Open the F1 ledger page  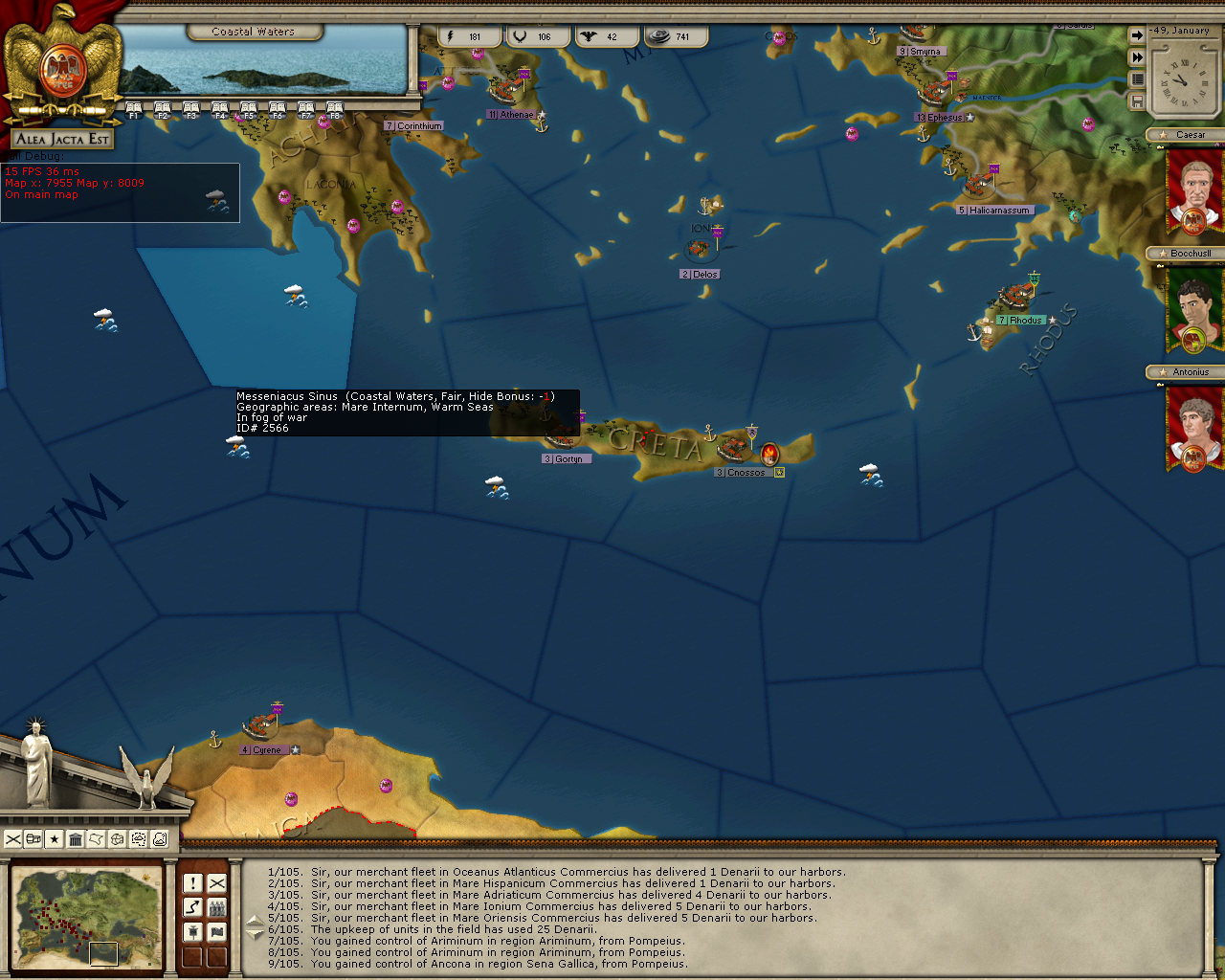click(134, 110)
